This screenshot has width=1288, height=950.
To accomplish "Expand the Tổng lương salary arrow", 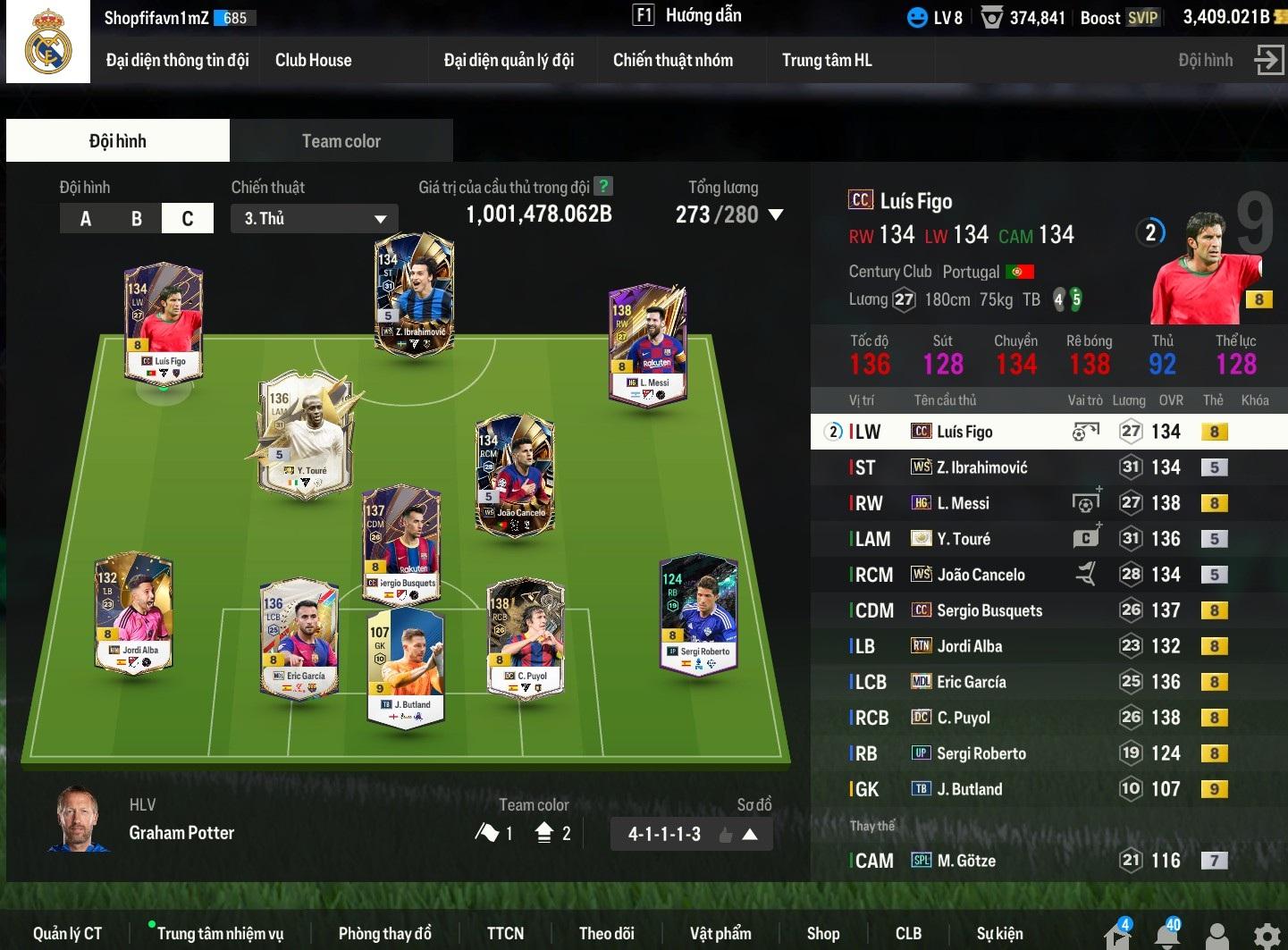I will 776,215.
